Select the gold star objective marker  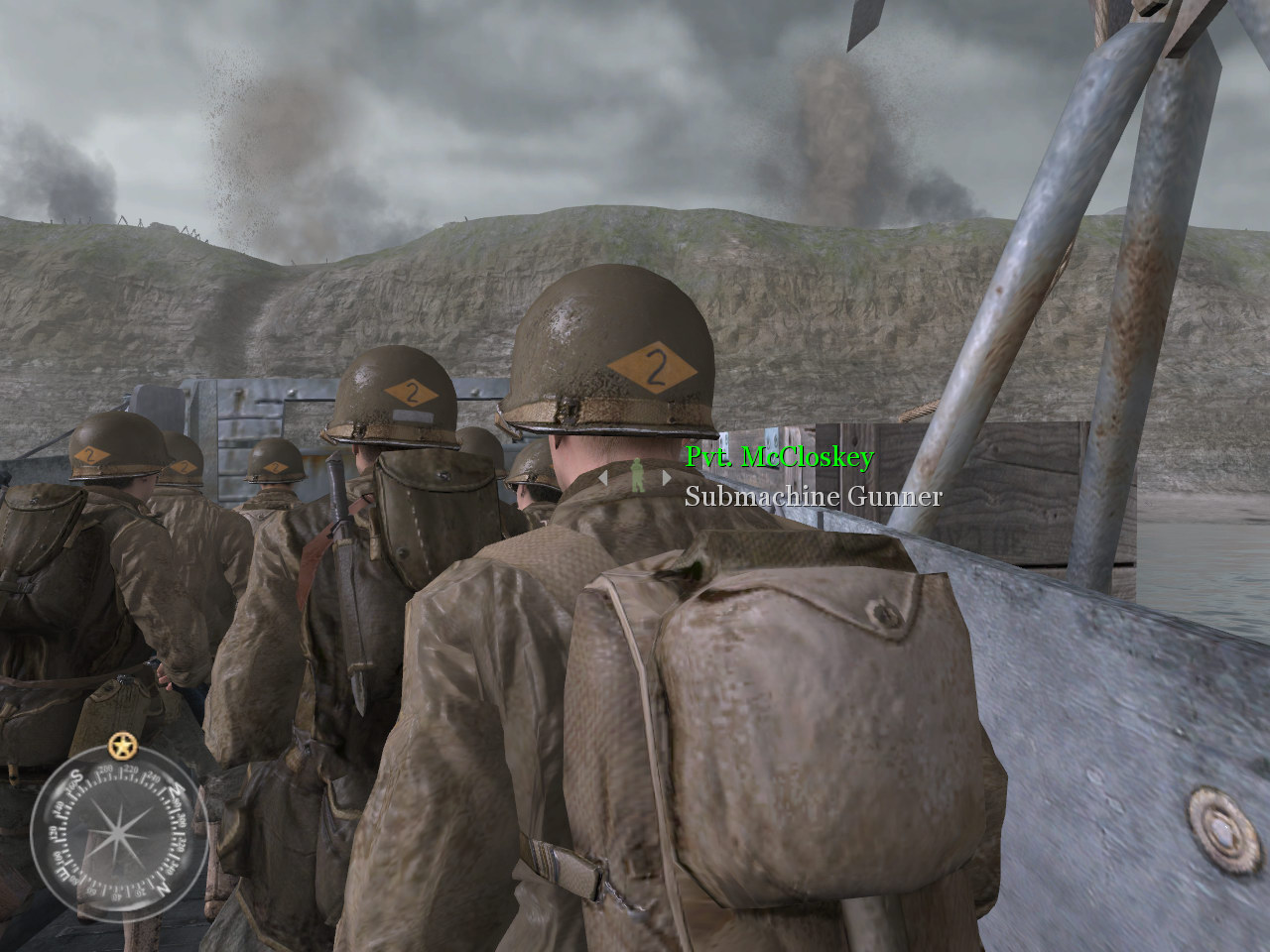click(122, 744)
